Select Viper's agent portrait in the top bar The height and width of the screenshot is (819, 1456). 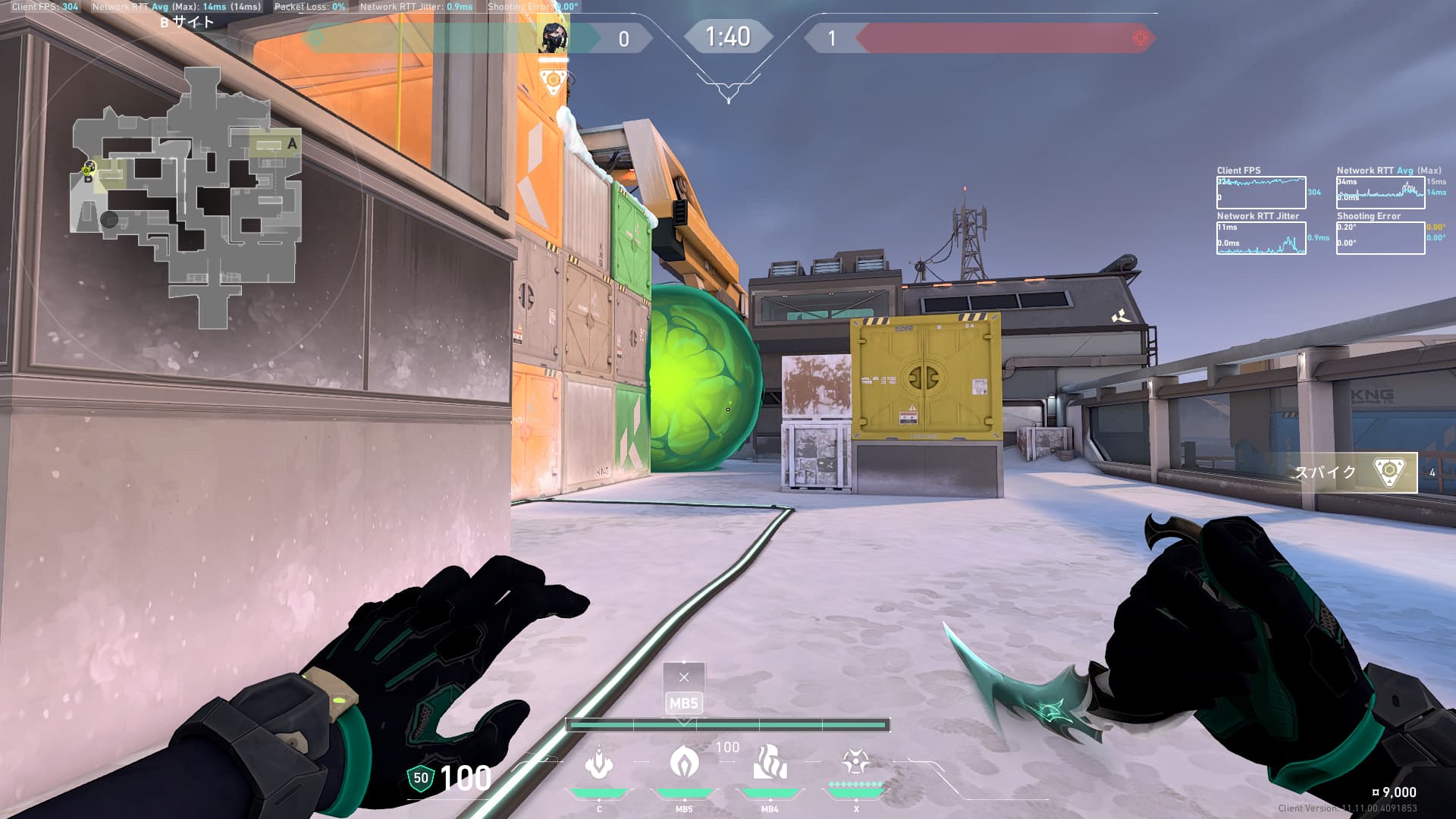pos(554,38)
